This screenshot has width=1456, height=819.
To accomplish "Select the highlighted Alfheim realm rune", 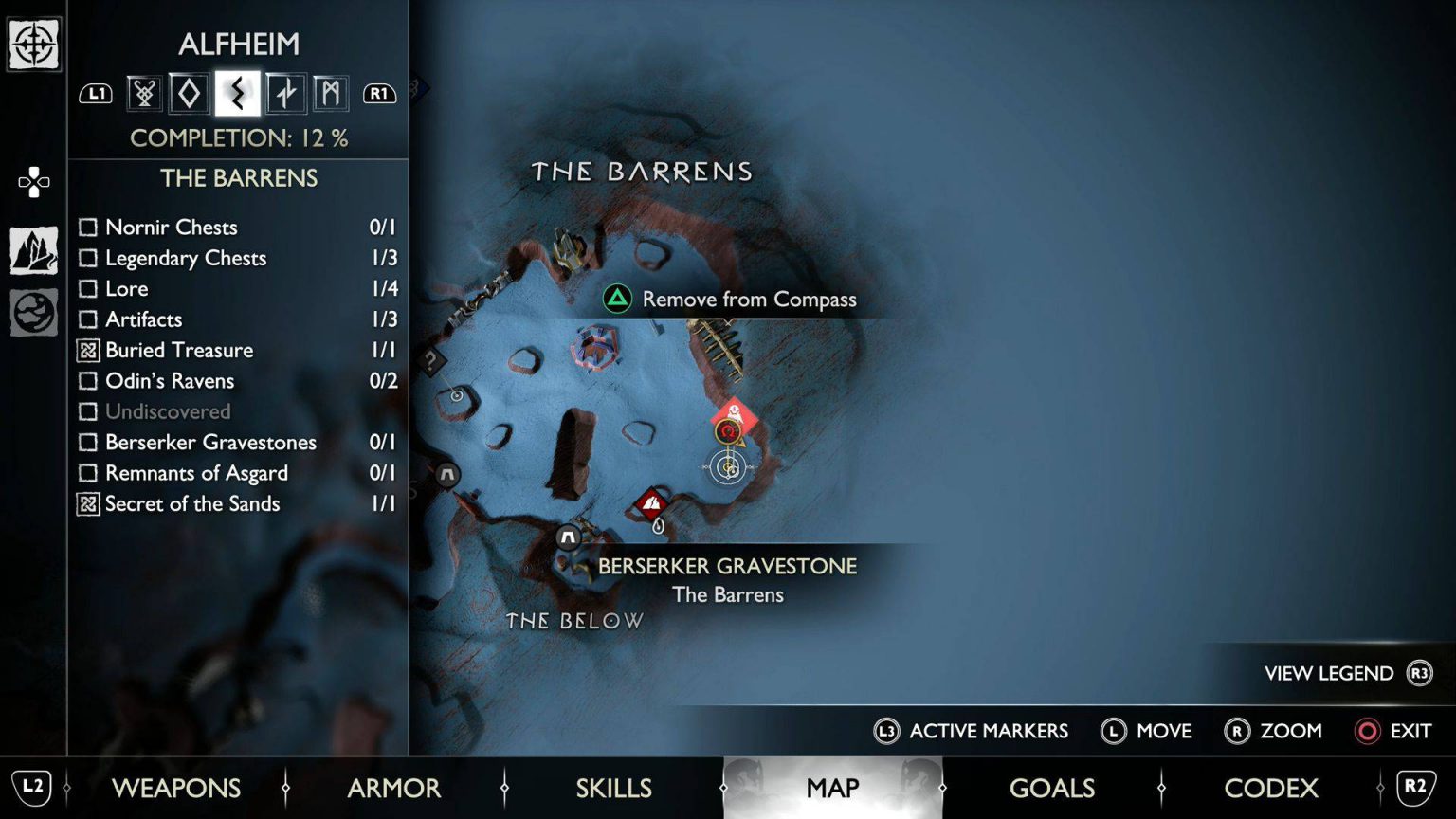I will point(237,92).
